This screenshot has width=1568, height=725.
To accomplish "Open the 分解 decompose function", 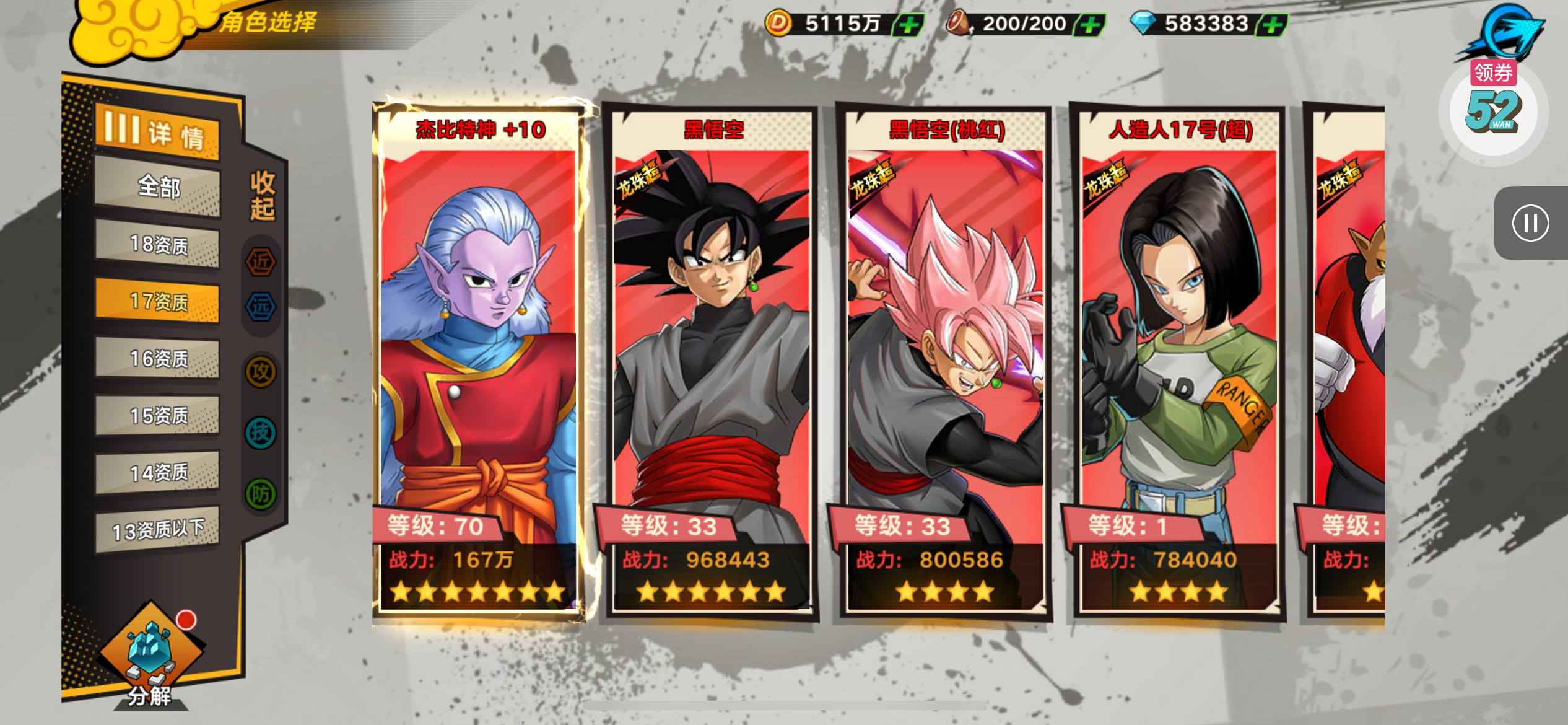I will tap(150, 657).
